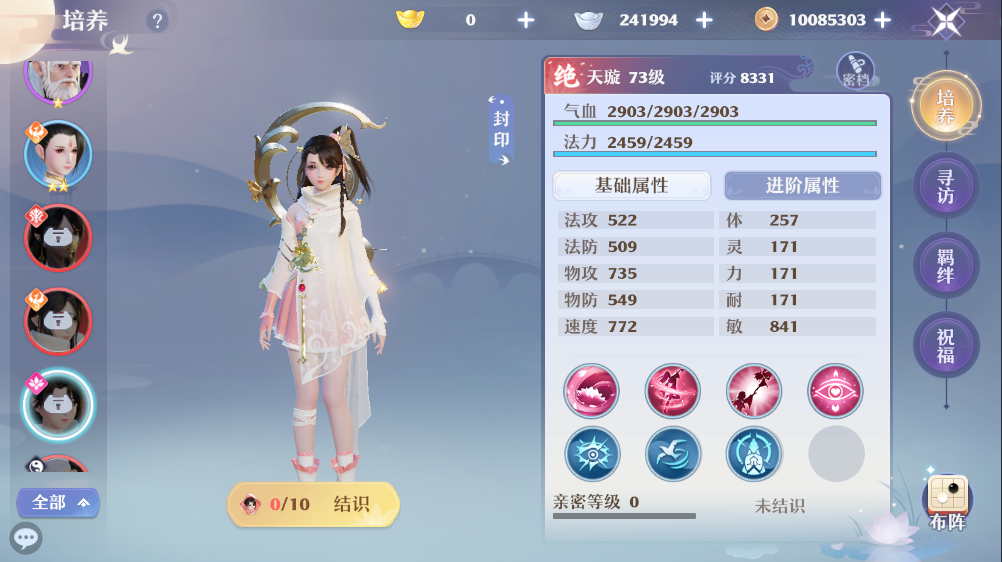Inspect the pink eye skill icon
1002x562 pixels.
coord(835,391)
